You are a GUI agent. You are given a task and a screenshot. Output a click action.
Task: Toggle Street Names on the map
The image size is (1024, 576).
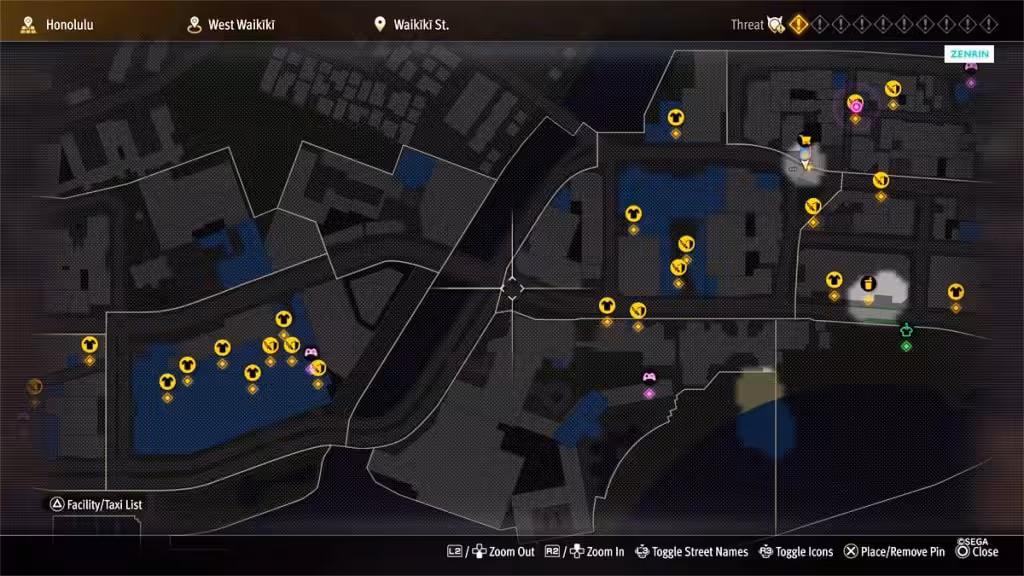click(691, 552)
